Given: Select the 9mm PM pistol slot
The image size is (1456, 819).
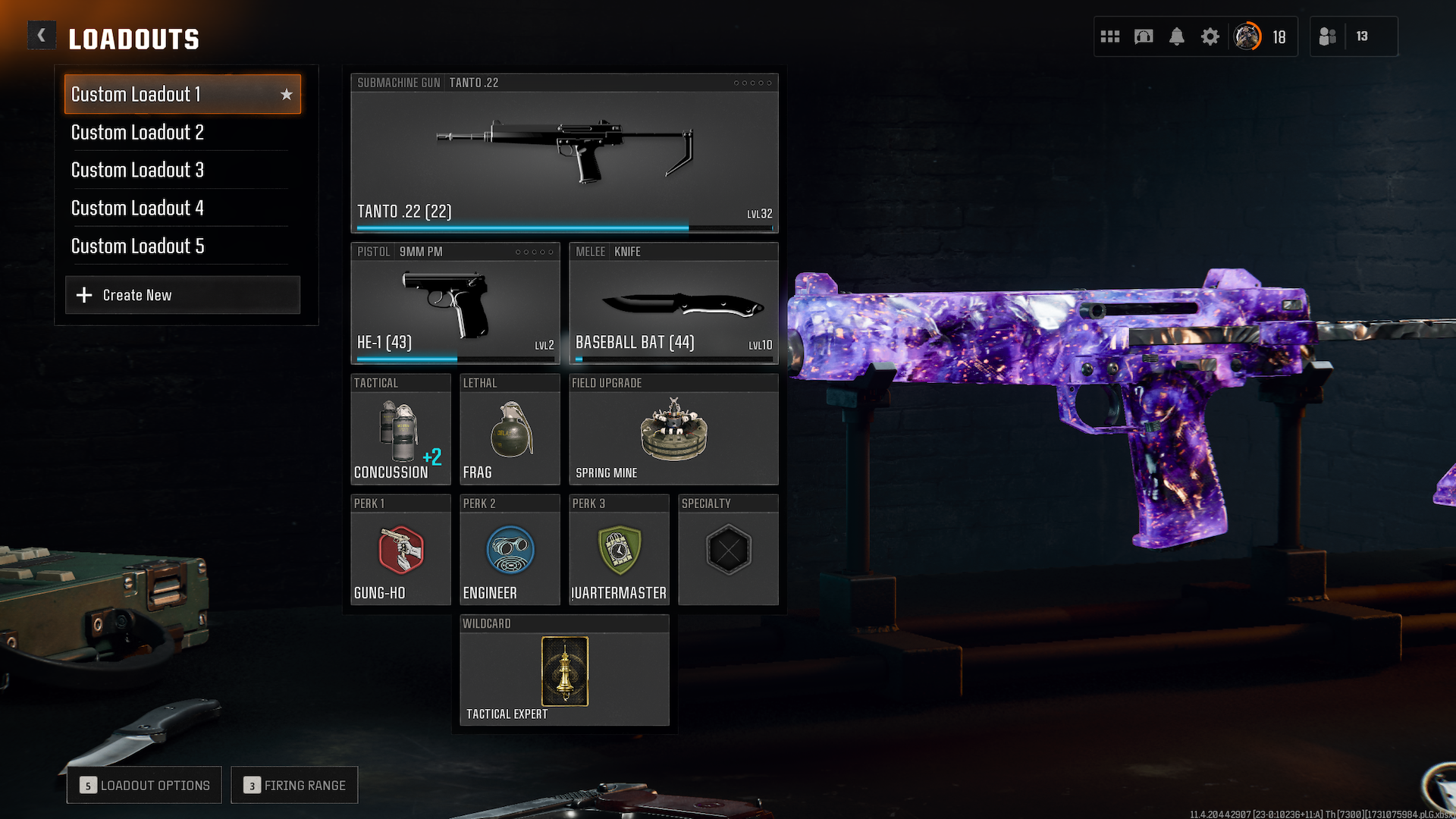Looking at the screenshot, I should 455,303.
